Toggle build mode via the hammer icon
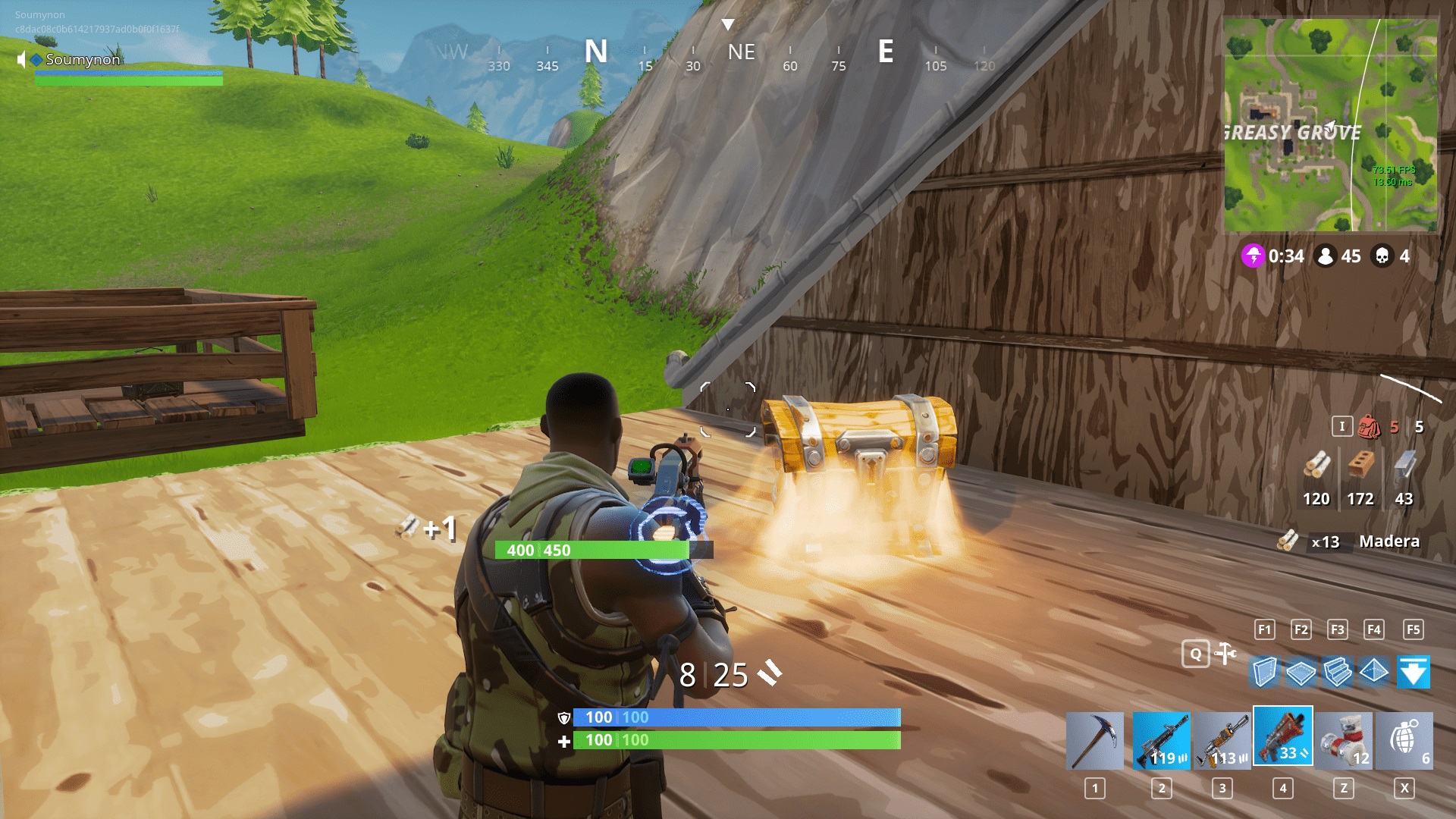 [1223, 652]
